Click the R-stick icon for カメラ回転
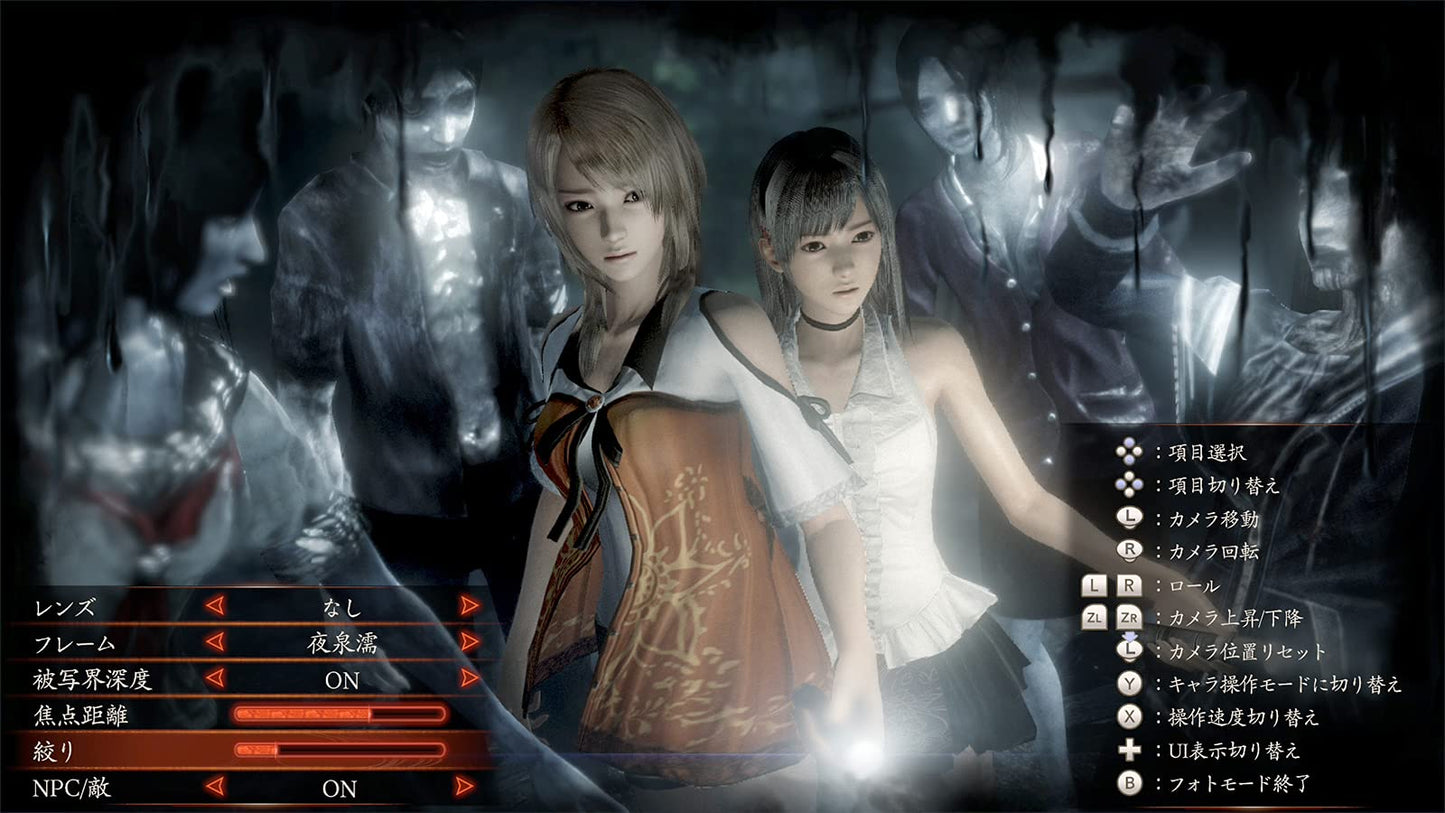This screenshot has height=813, width=1445. pyautogui.click(x=1129, y=551)
